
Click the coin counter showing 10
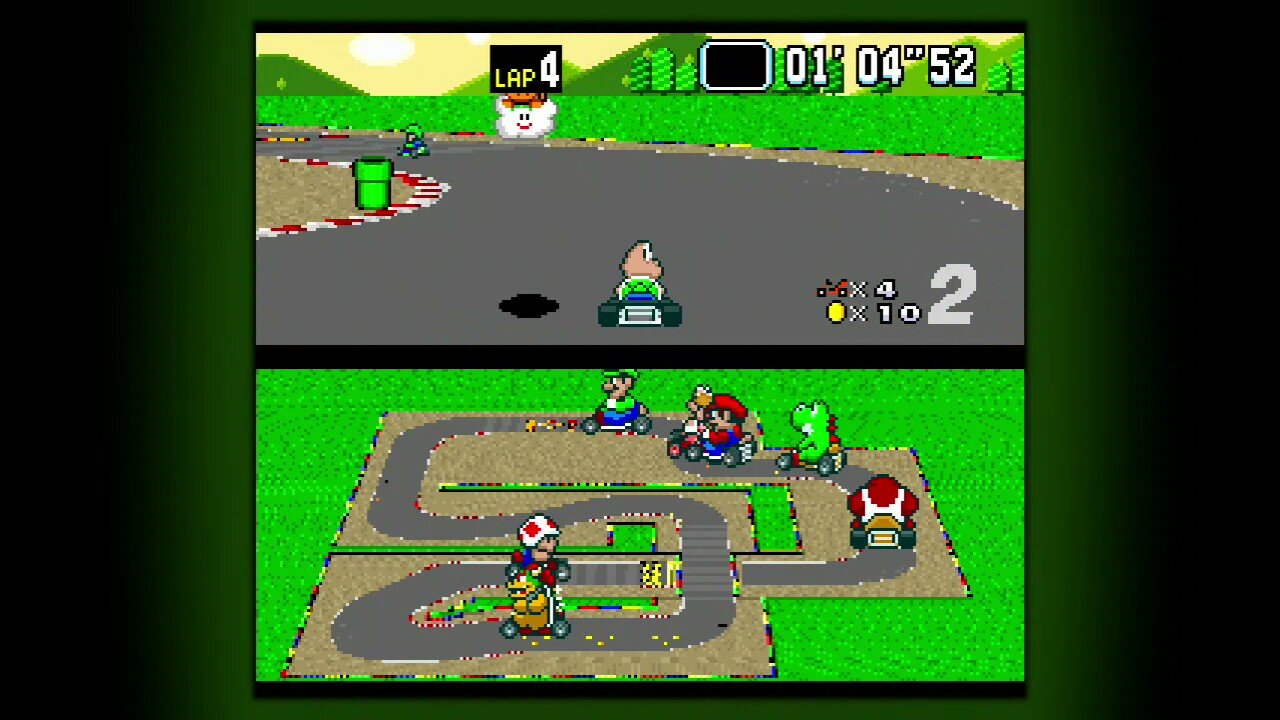[869, 312]
